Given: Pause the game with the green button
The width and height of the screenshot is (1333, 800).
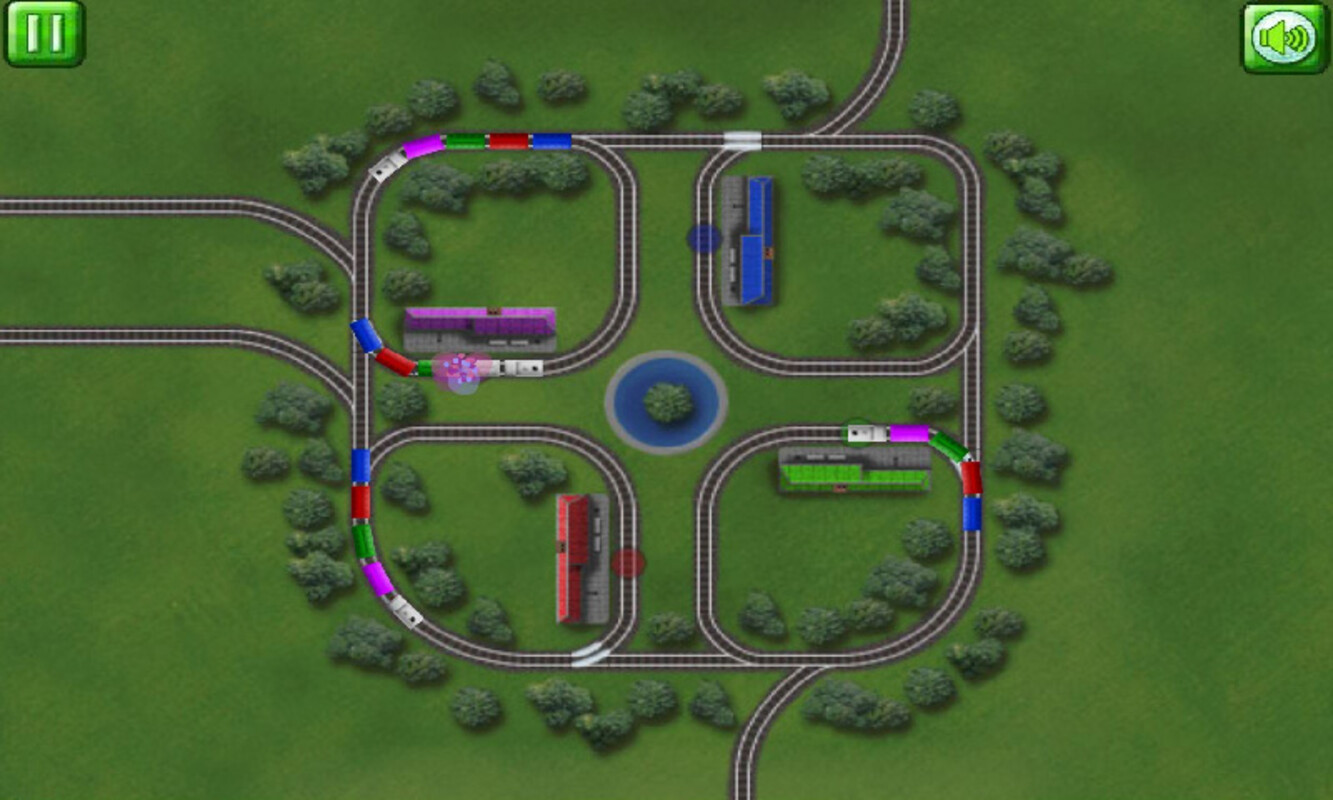Looking at the screenshot, I should (45, 33).
